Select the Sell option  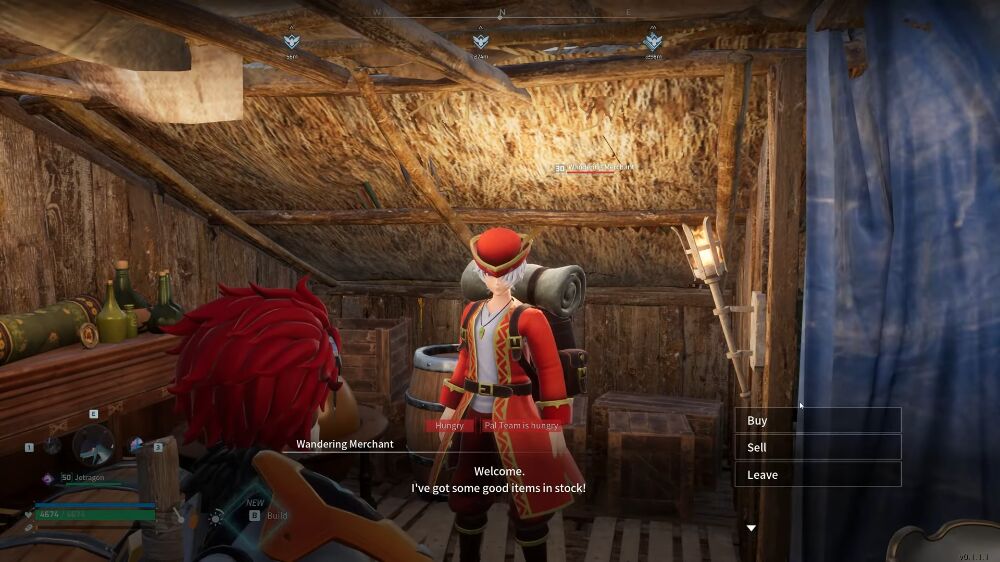(x=817, y=448)
